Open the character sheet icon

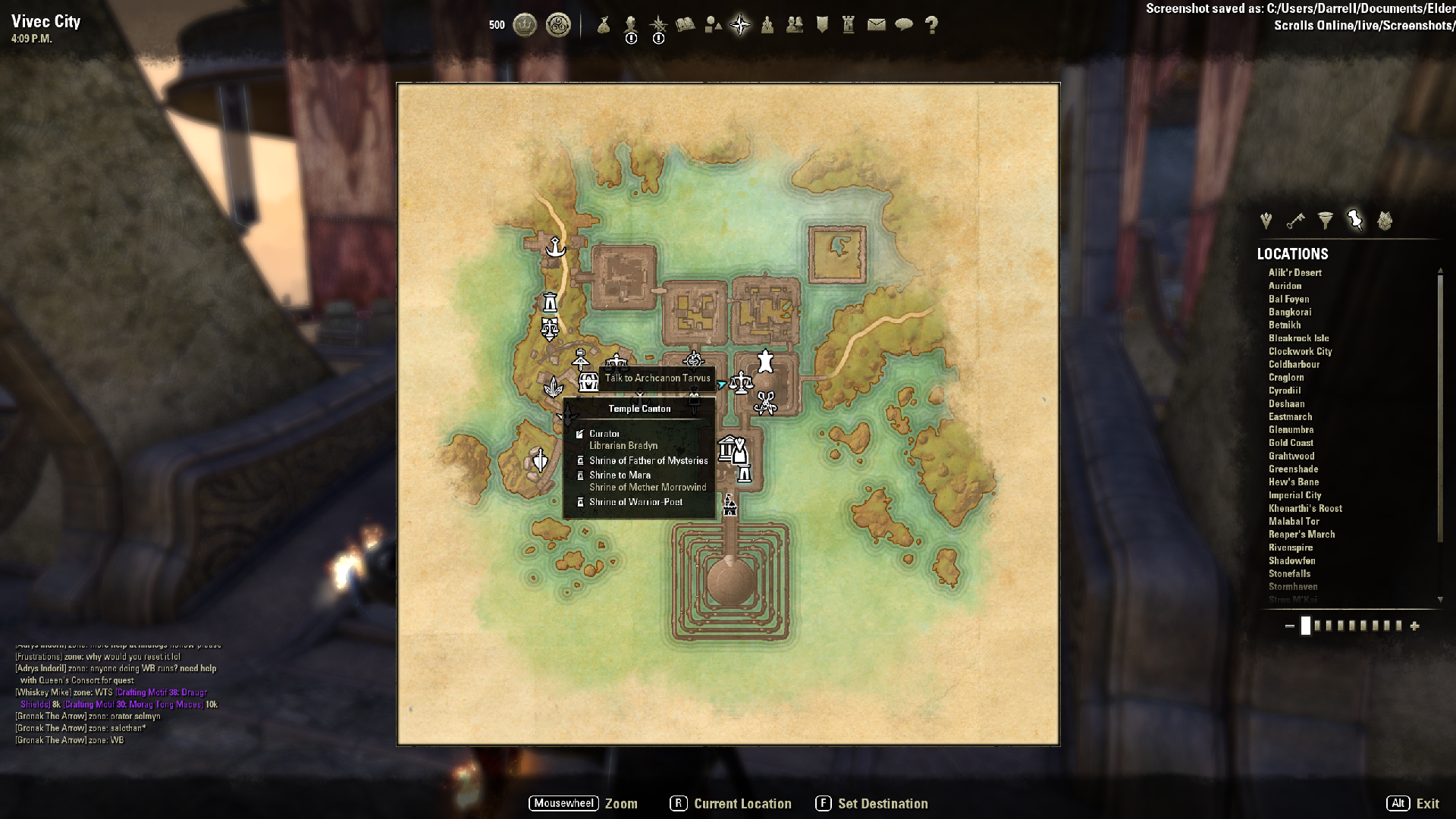point(631,25)
